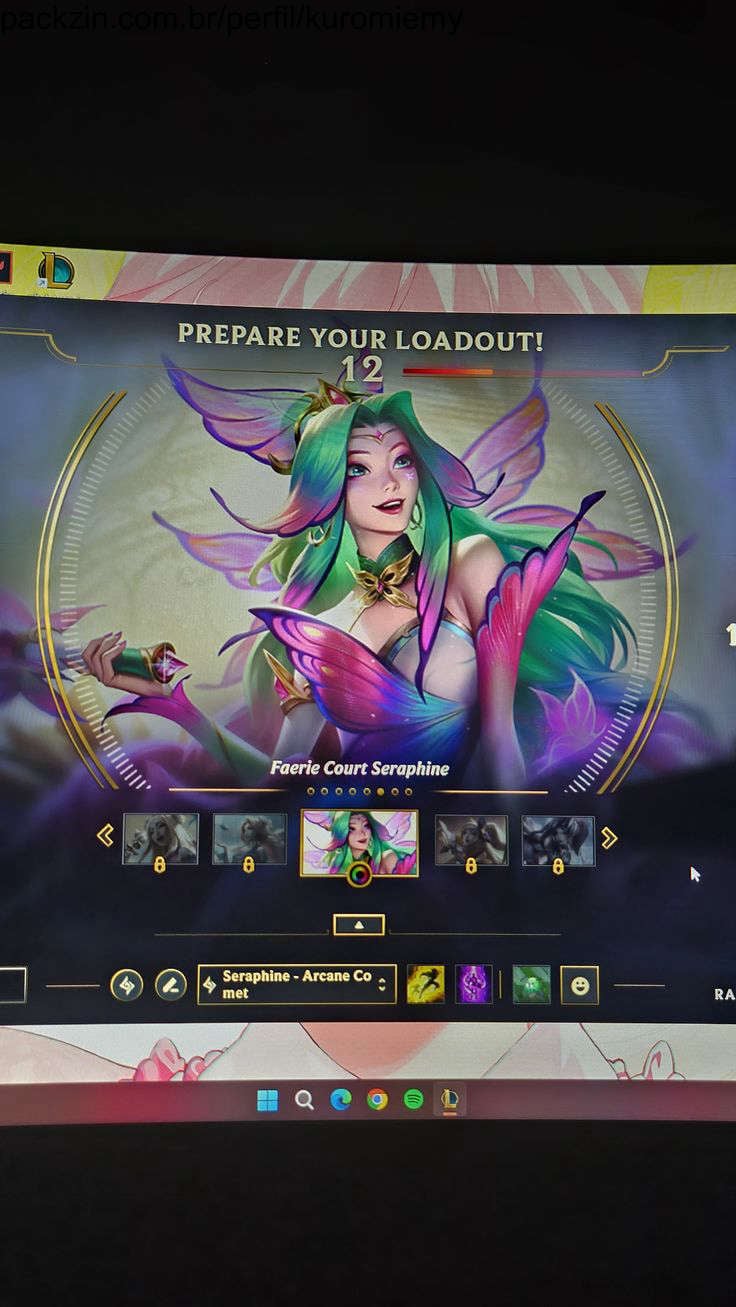
Task: Open the chroma color wheel under the selected skin
Action: click(359, 875)
